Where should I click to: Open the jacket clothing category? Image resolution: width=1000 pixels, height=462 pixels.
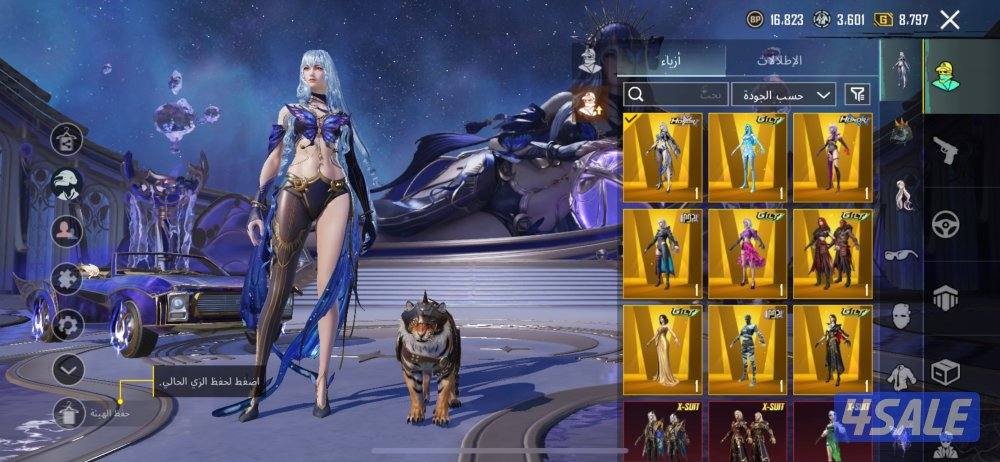coord(901,377)
